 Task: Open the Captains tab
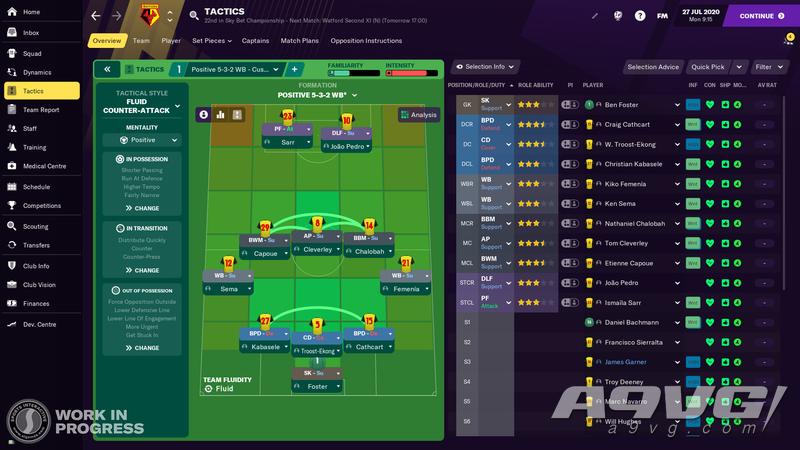coord(255,41)
